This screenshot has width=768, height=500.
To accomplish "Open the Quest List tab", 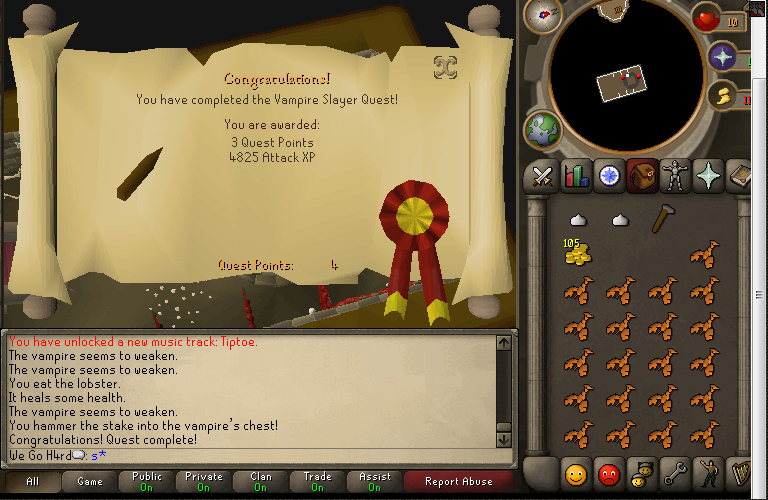I will [609, 176].
